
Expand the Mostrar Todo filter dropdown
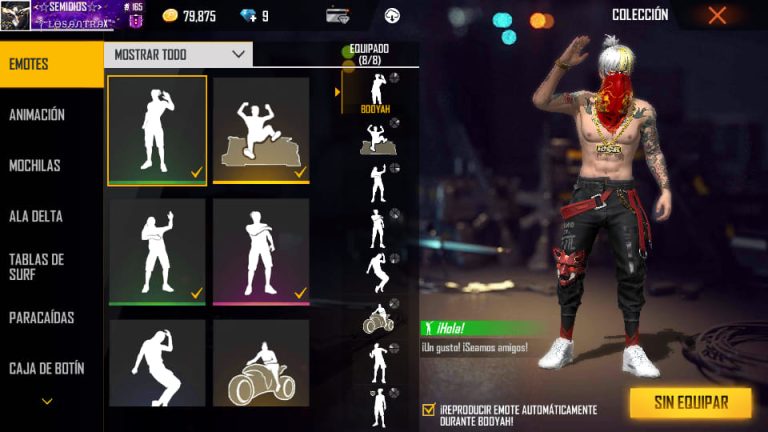pos(179,54)
